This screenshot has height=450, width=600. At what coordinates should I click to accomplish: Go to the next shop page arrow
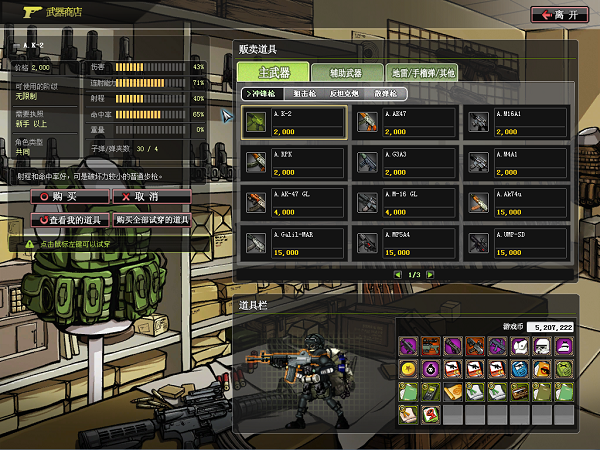[x=429, y=274]
